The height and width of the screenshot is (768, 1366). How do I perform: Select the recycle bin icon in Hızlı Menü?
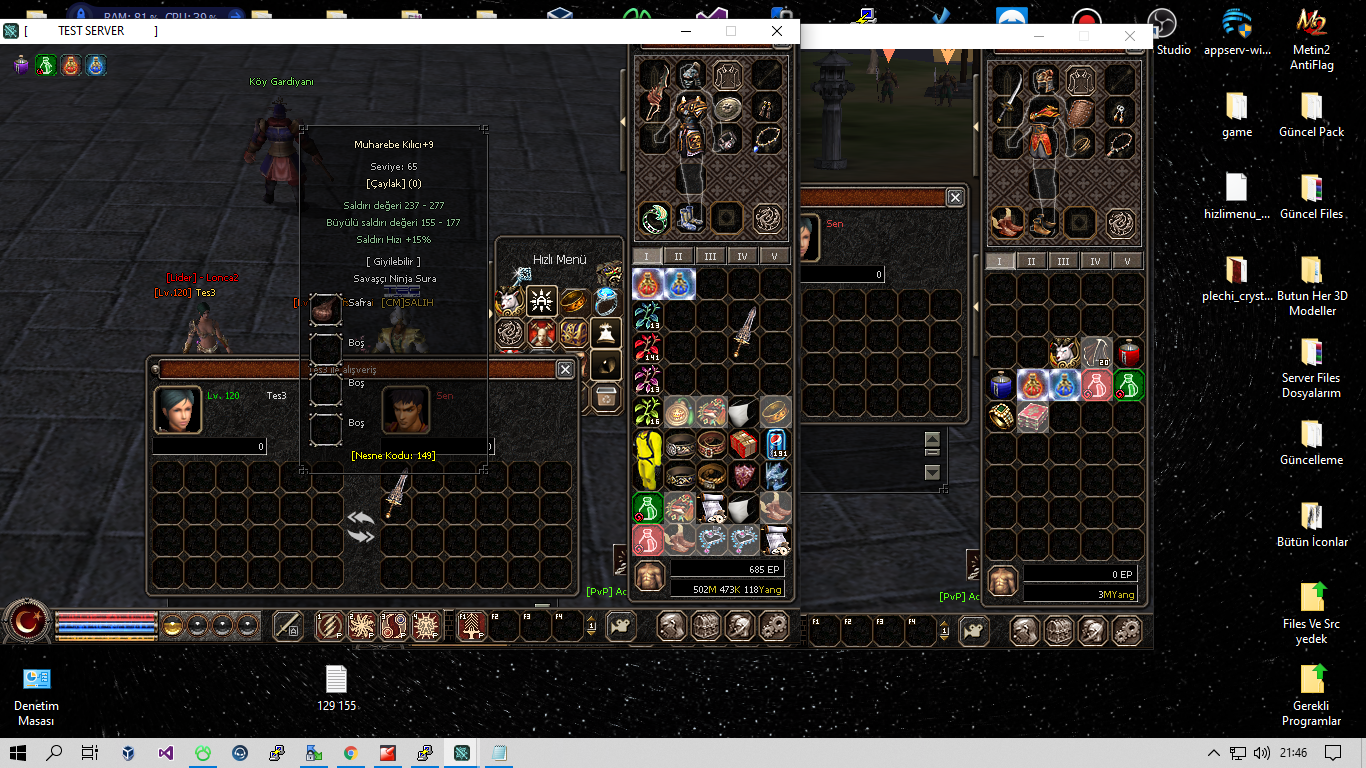[x=605, y=397]
